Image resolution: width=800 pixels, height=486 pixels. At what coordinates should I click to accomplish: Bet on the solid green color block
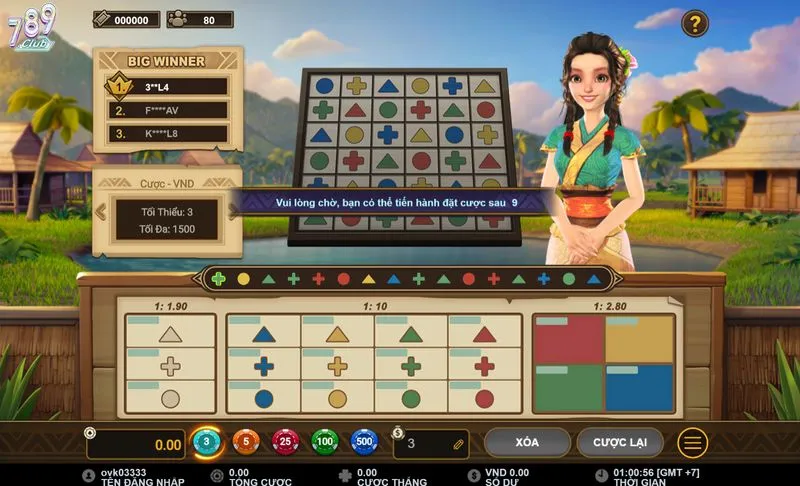pyautogui.click(x=569, y=388)
